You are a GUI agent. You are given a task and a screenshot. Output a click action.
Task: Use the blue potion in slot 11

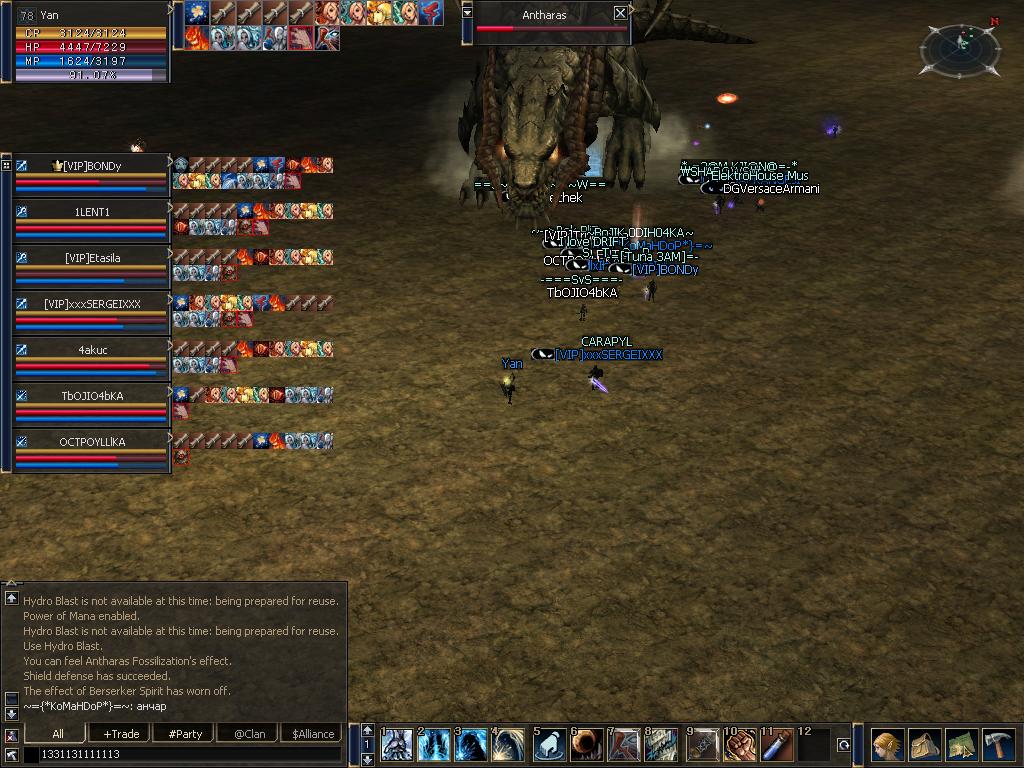coord(777,746)
